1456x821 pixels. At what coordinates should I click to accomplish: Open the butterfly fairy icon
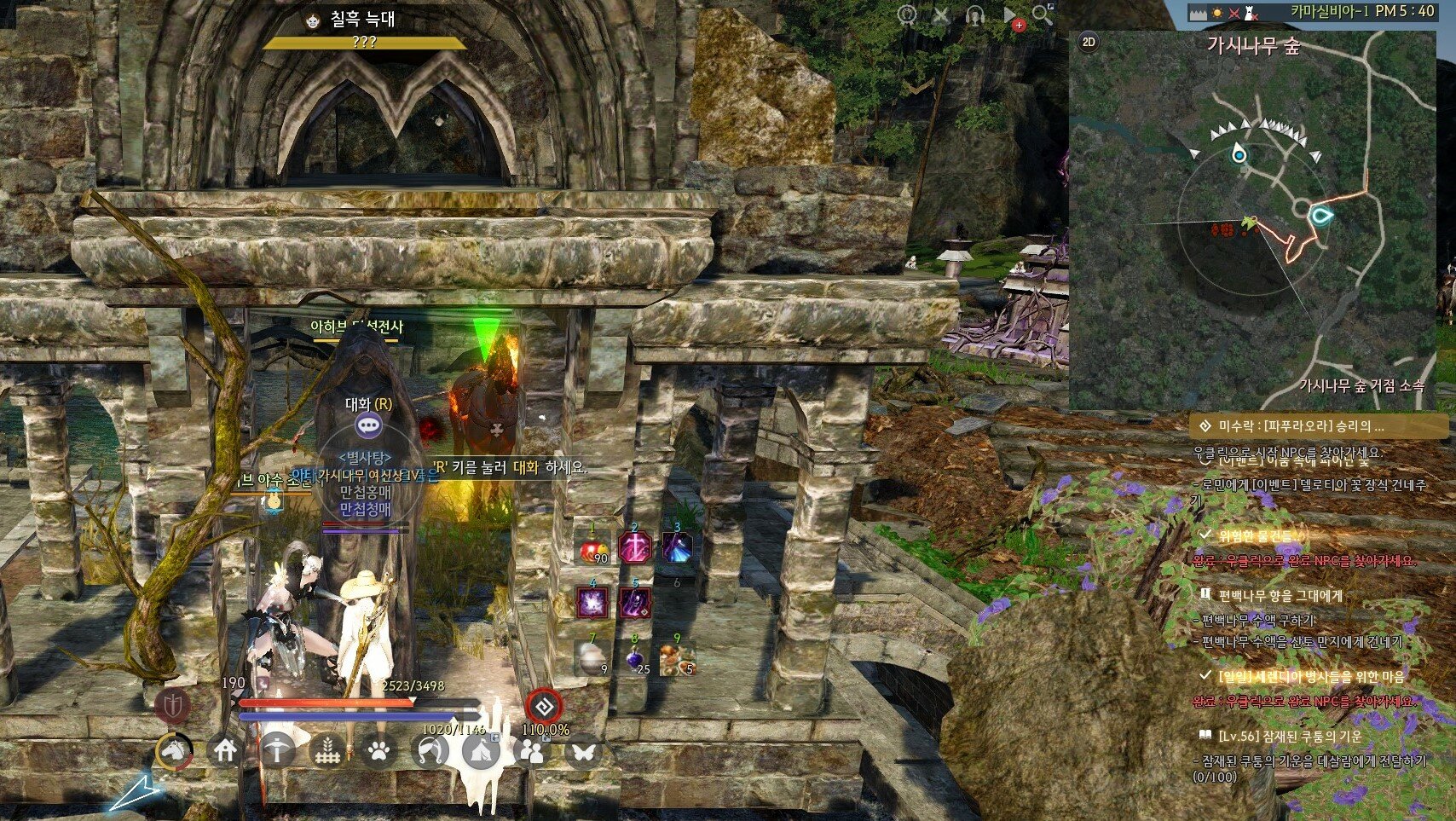click(x=583, y=751)
